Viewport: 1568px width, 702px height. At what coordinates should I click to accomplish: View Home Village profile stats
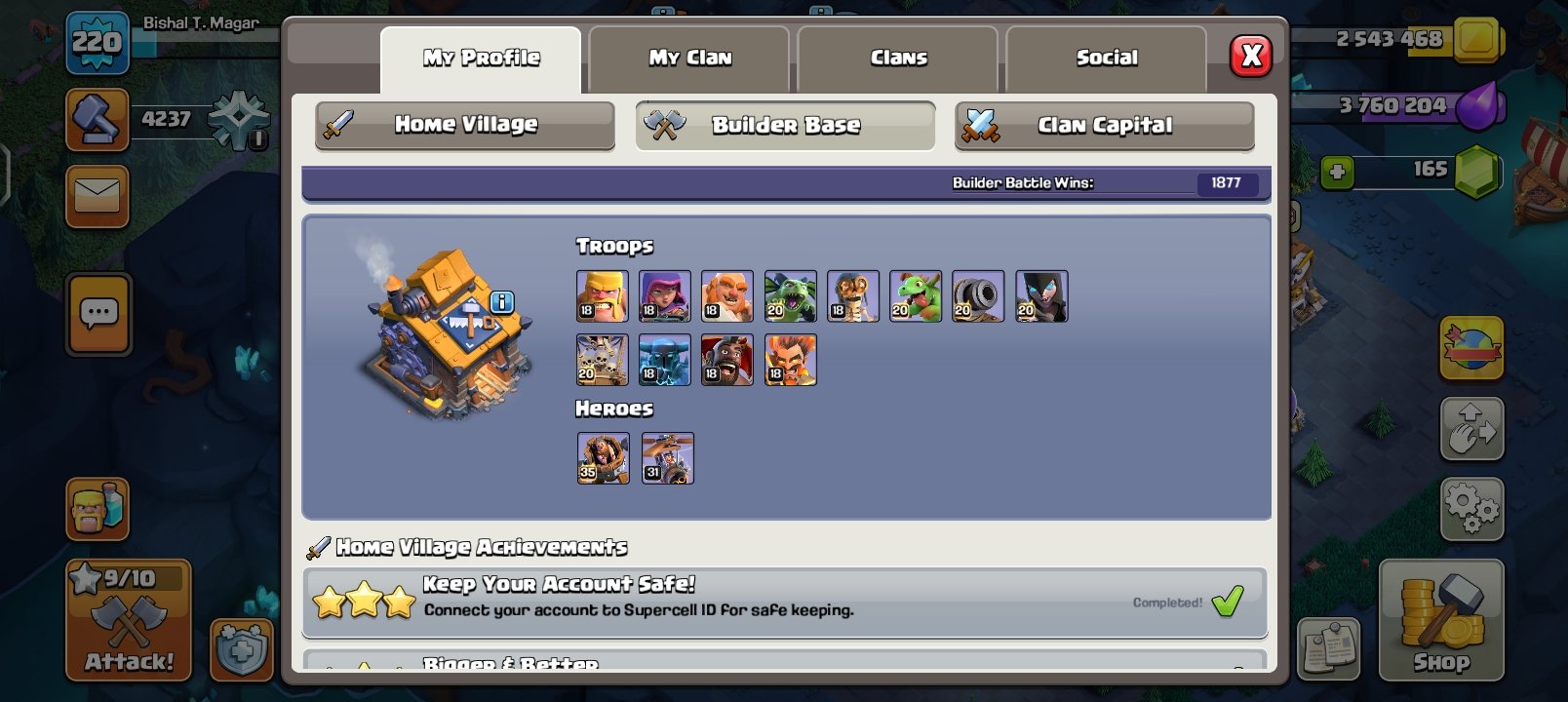[464, 125]
